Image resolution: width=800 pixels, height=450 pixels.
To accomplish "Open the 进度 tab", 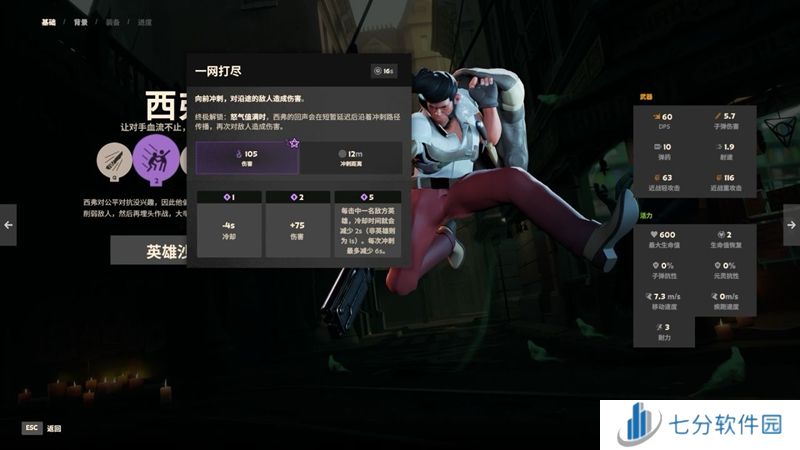I will tap(147, 21).
